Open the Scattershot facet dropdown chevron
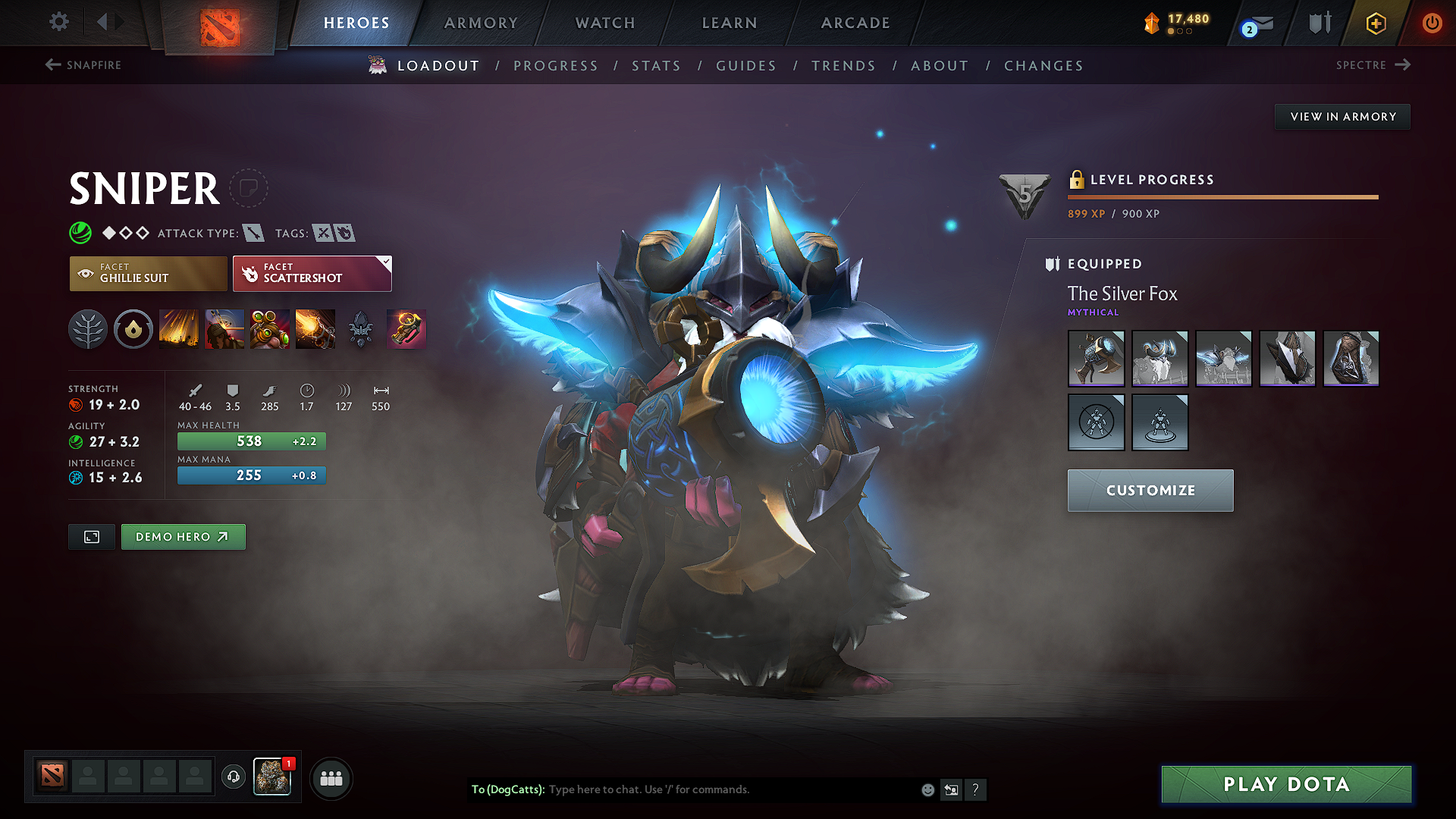Screen dimensions: 1456x819 (386, 262)
